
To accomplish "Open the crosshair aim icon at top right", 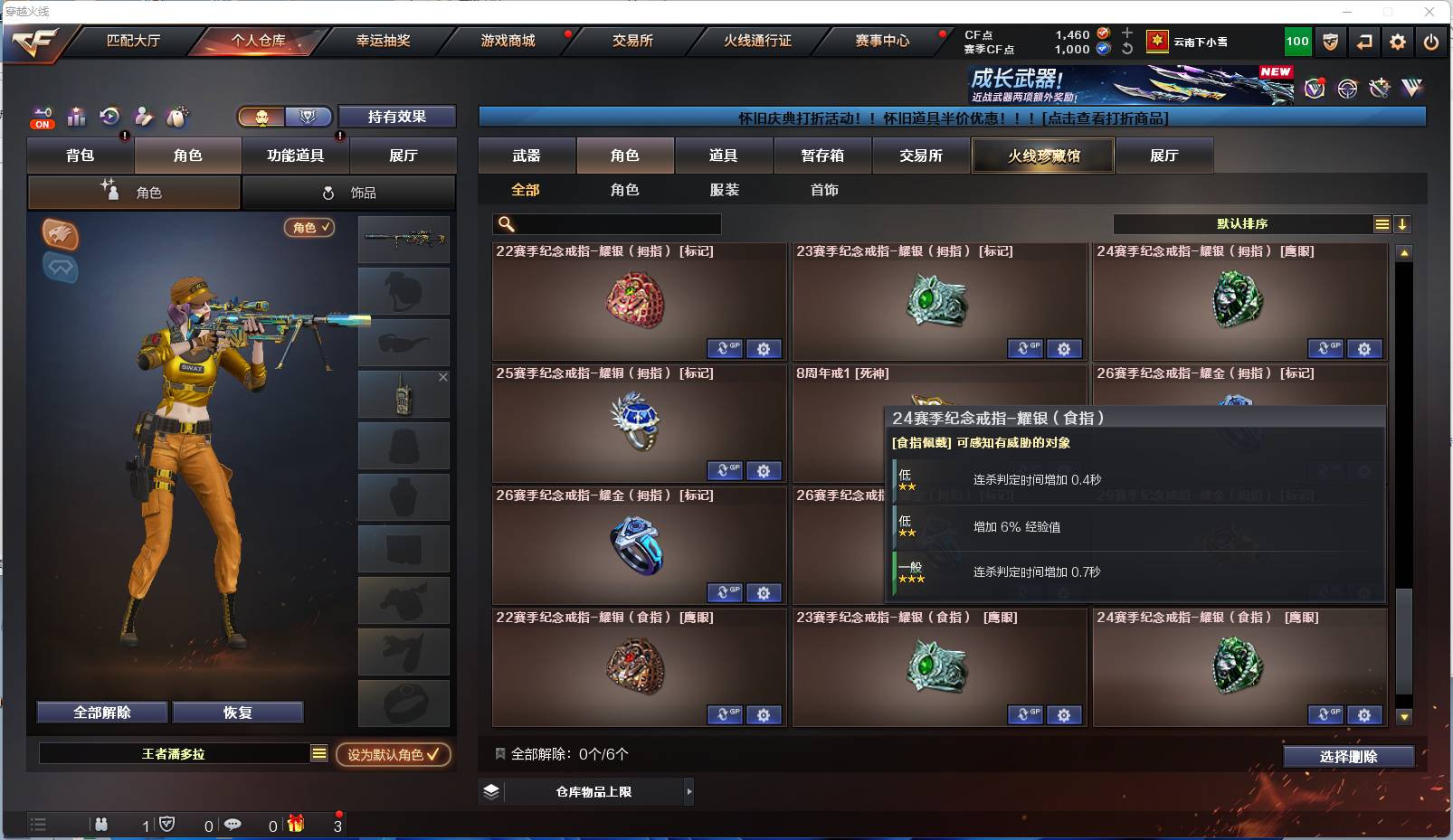I will coord(1347,88).
